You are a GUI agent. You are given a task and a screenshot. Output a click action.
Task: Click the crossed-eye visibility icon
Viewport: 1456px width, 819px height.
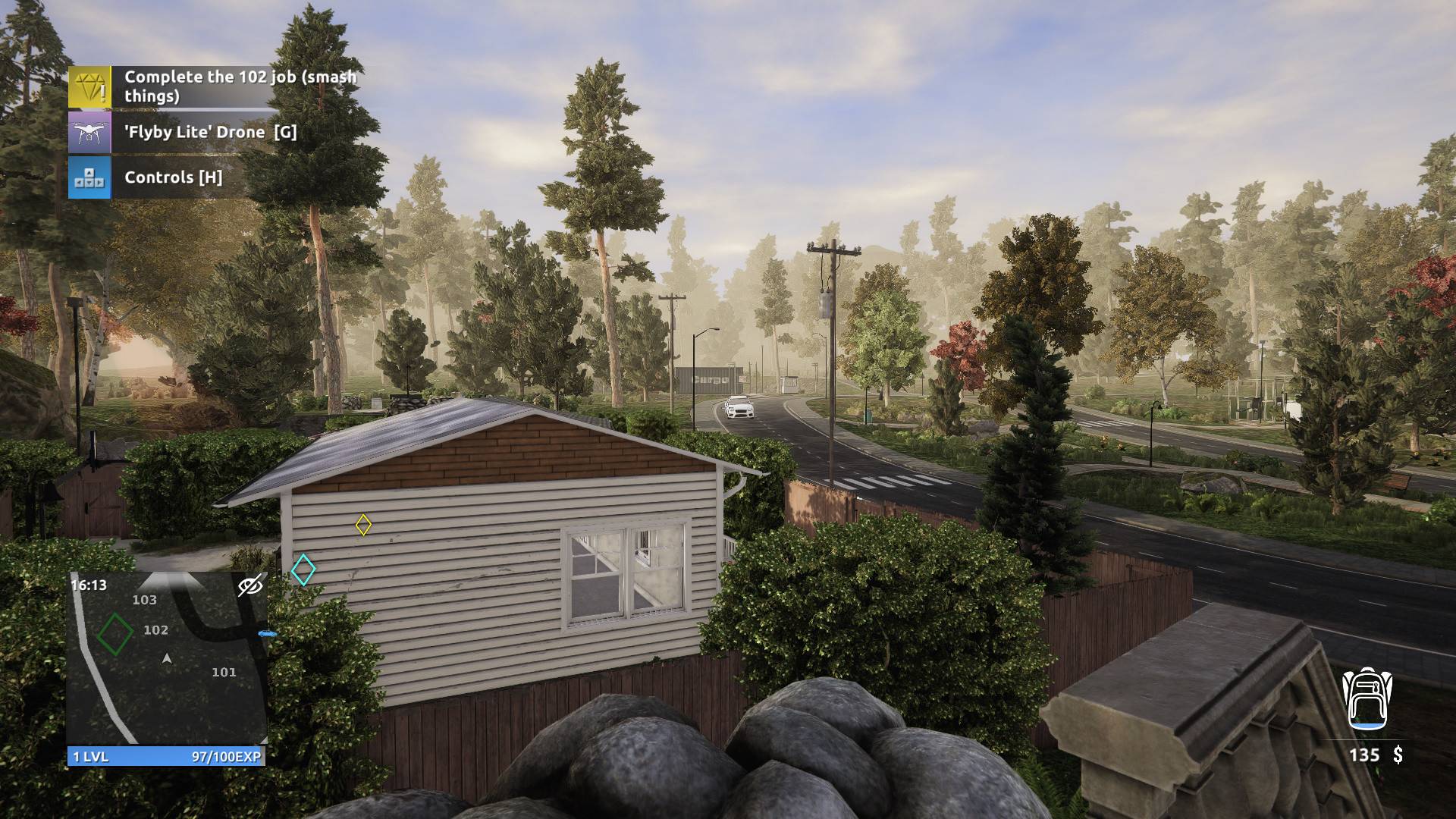tap(250, 585)
